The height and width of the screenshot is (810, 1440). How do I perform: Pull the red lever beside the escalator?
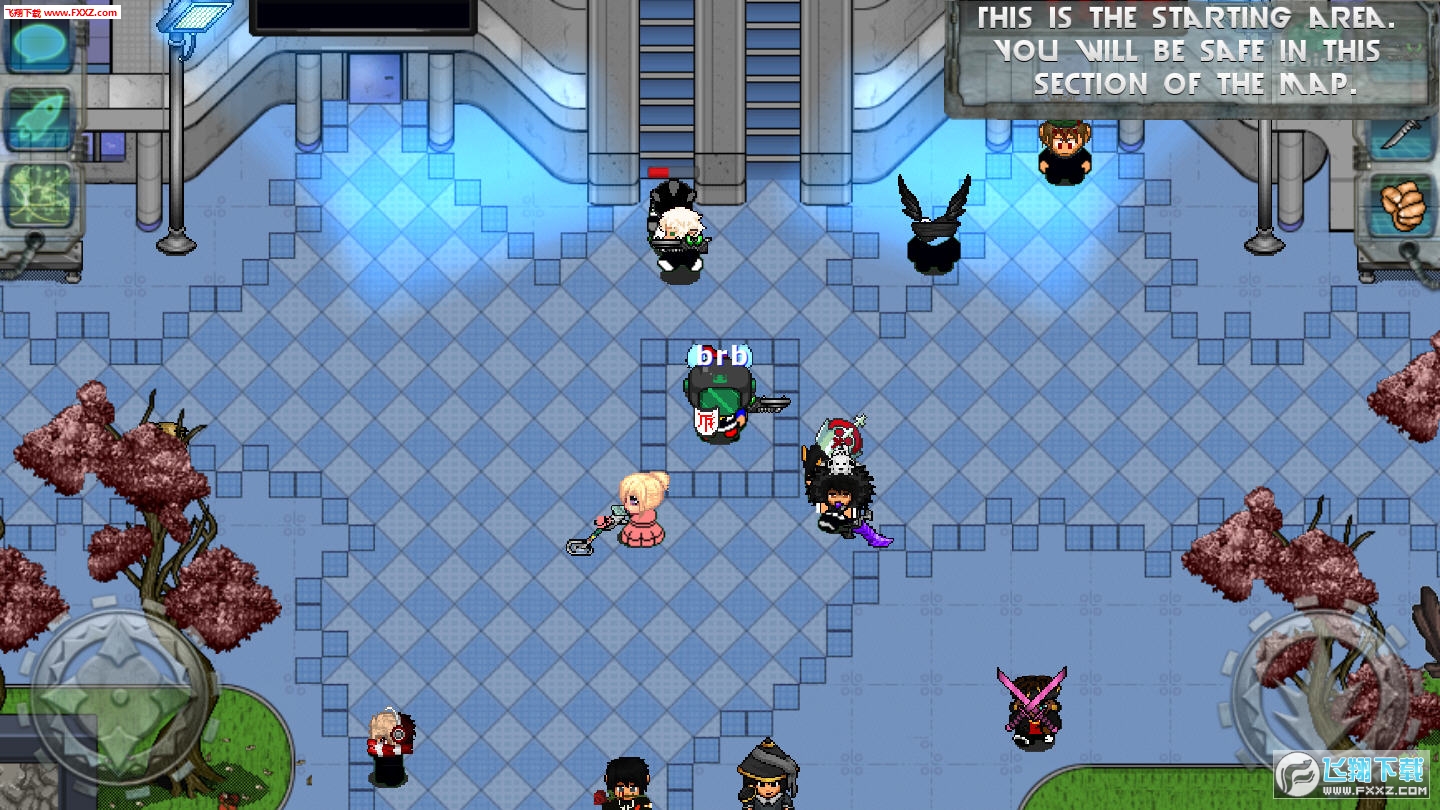click(658, 172)
